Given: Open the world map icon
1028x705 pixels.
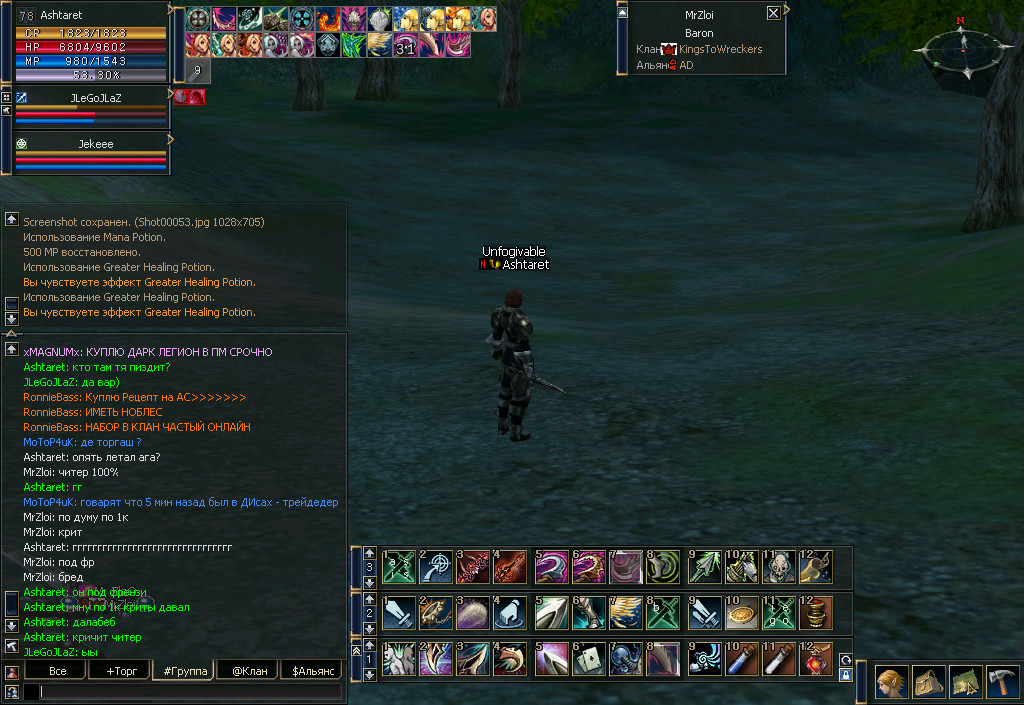Looking at the screenshot, I should [x=966, y=681].
